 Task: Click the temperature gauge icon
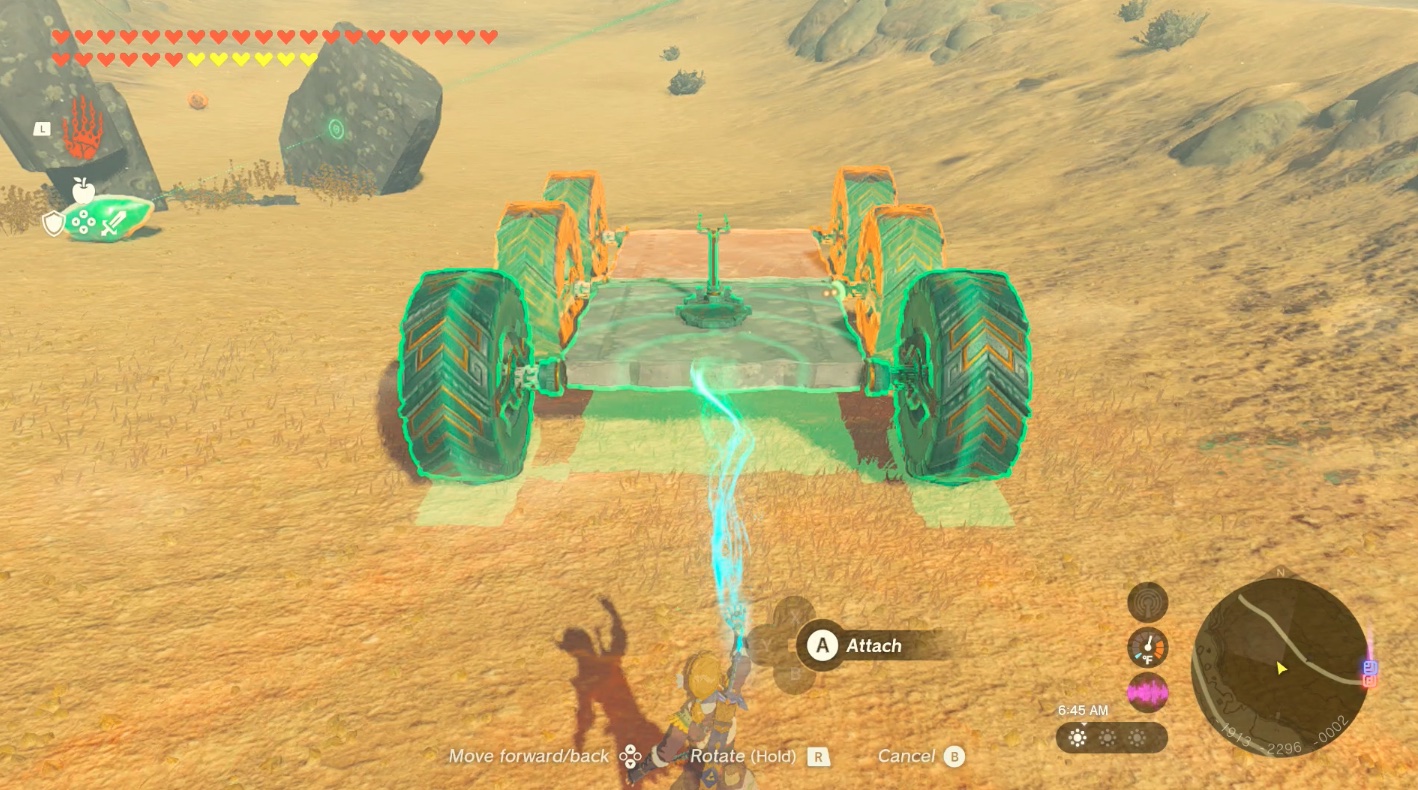[1147, 647]
